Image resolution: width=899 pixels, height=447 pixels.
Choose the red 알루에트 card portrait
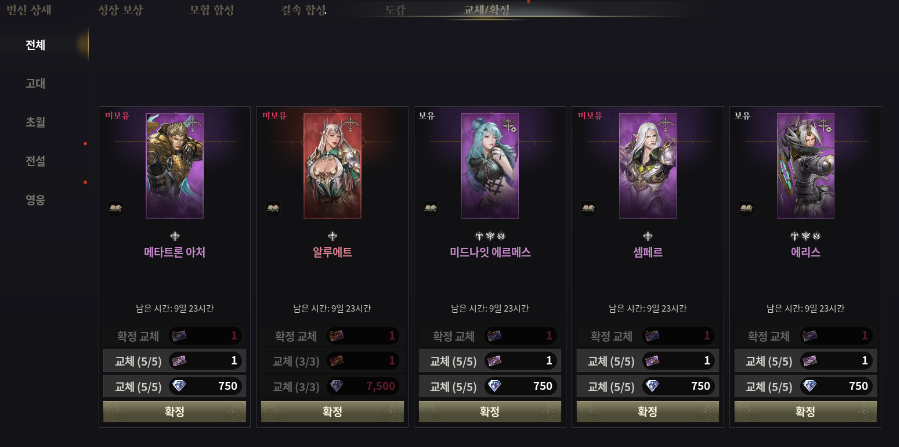[332, 165]
